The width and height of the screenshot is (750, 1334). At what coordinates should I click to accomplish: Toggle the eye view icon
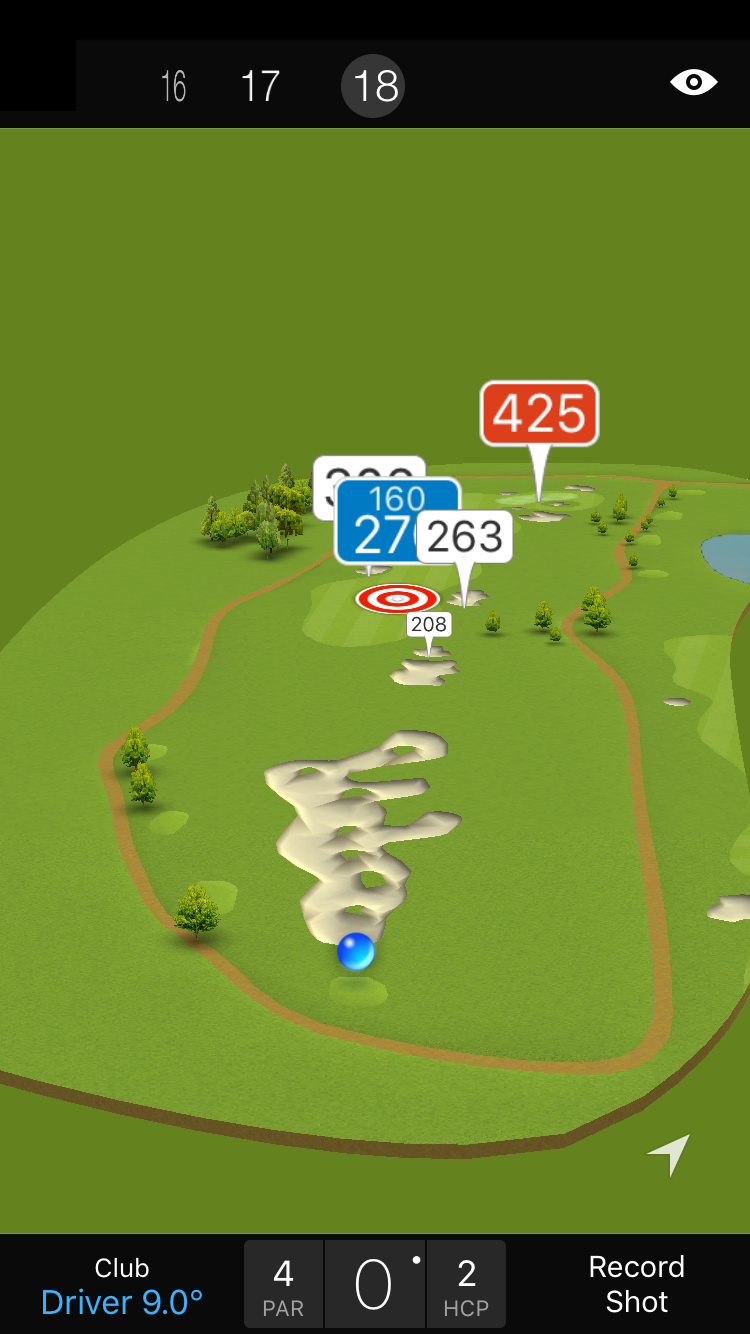[693, 83]
